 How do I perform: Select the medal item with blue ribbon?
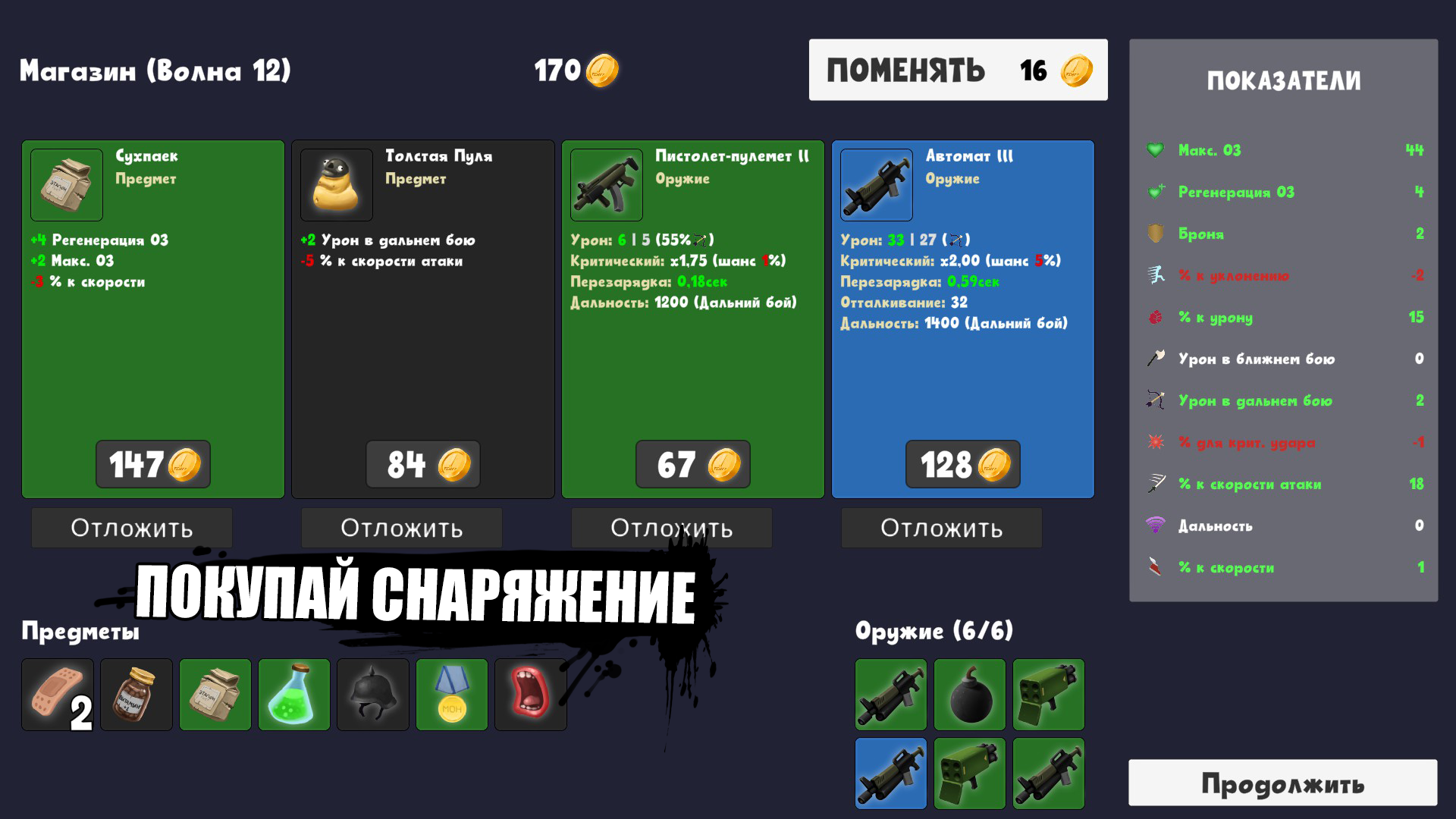tap(453, 694)
